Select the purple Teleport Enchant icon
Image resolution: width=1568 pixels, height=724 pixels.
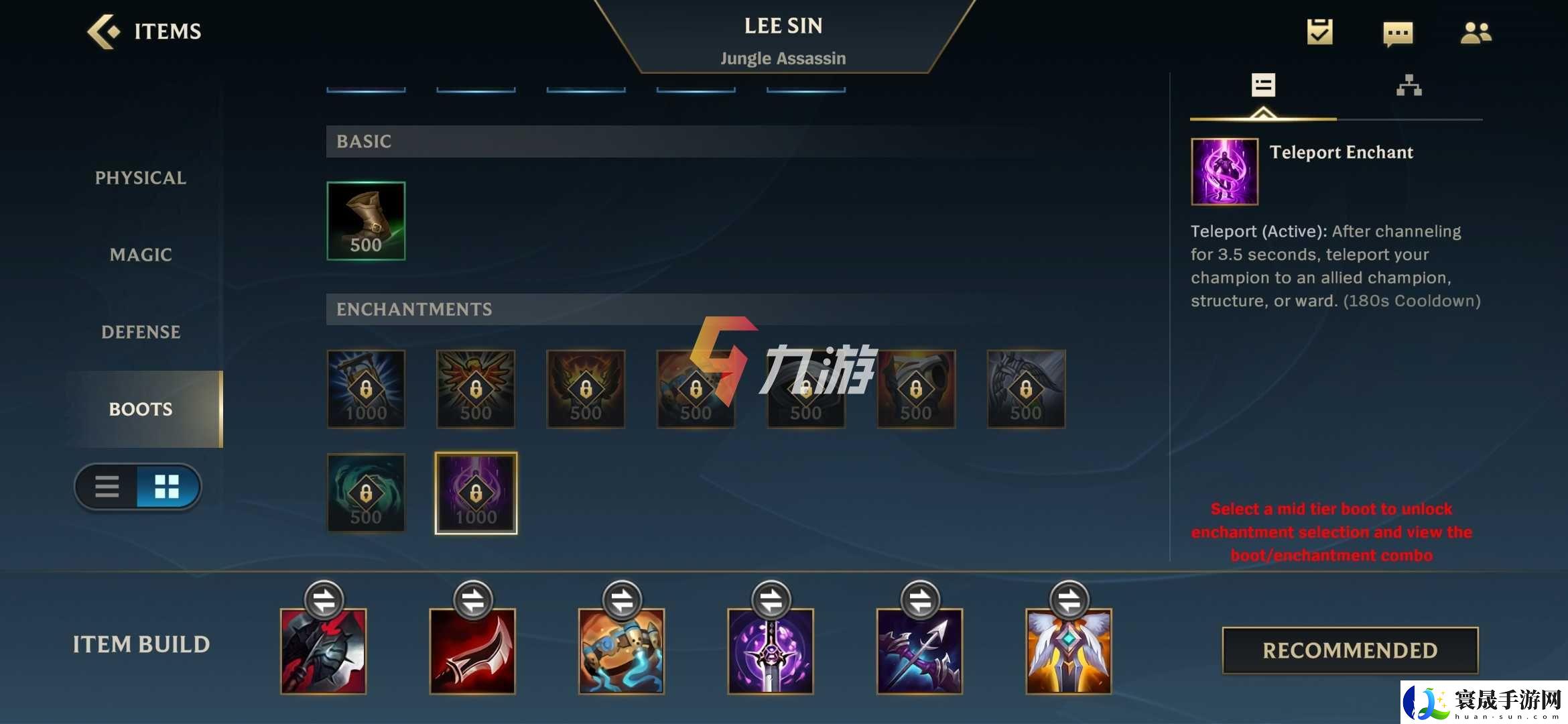coord(476,493)
